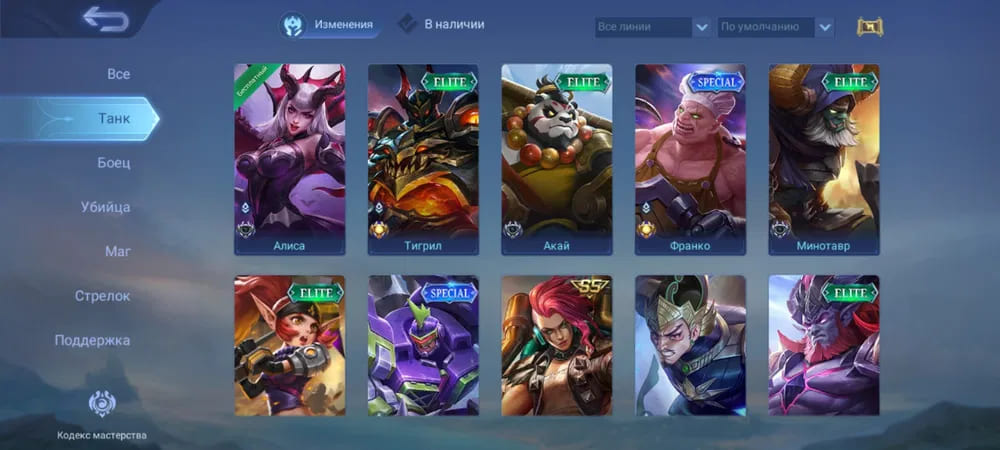
Task: Select the Все category
Action: (x=118, y=74)
